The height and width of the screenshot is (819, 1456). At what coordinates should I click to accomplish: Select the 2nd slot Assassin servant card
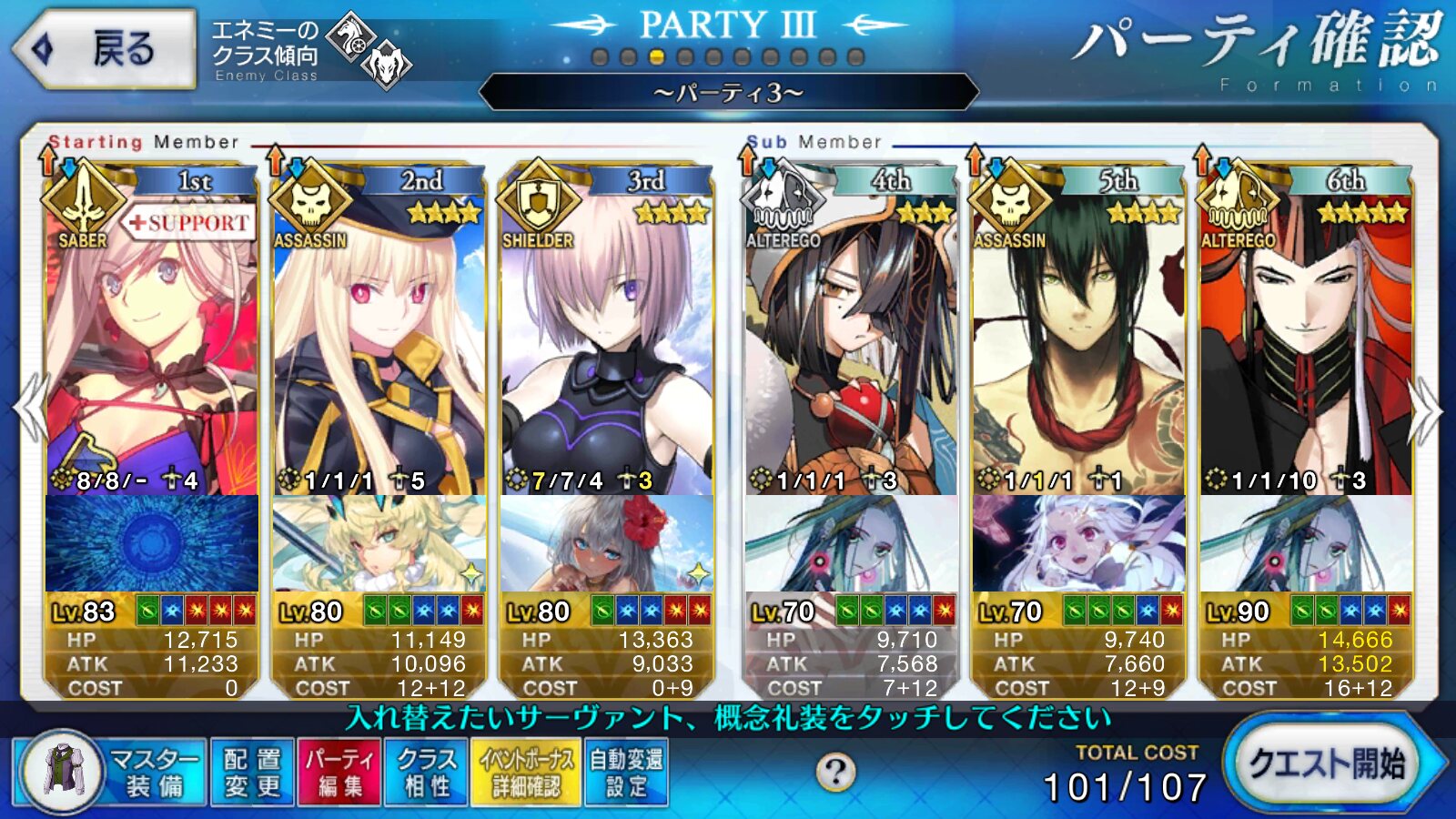click(379, 346)
